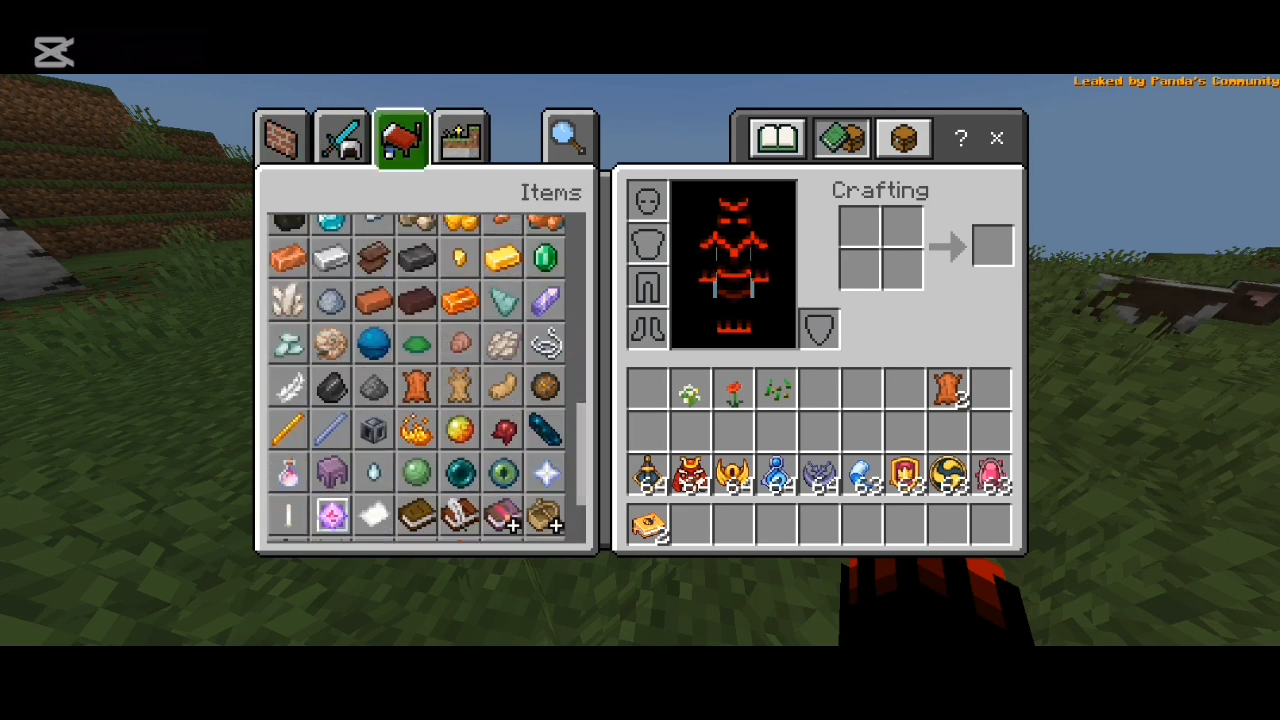1280x720 pixels.
Task: Pick up the emerald item
Action: point(544,258)
